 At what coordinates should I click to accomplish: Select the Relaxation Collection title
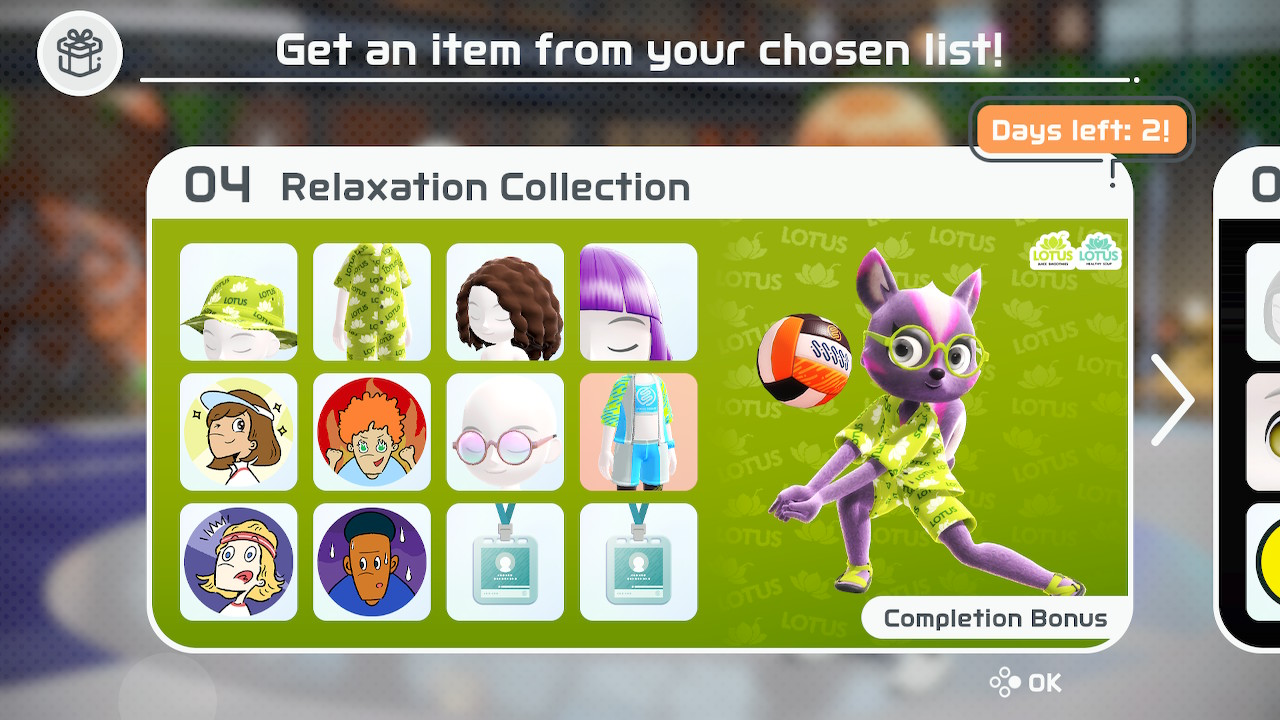(x=485, y=187)
